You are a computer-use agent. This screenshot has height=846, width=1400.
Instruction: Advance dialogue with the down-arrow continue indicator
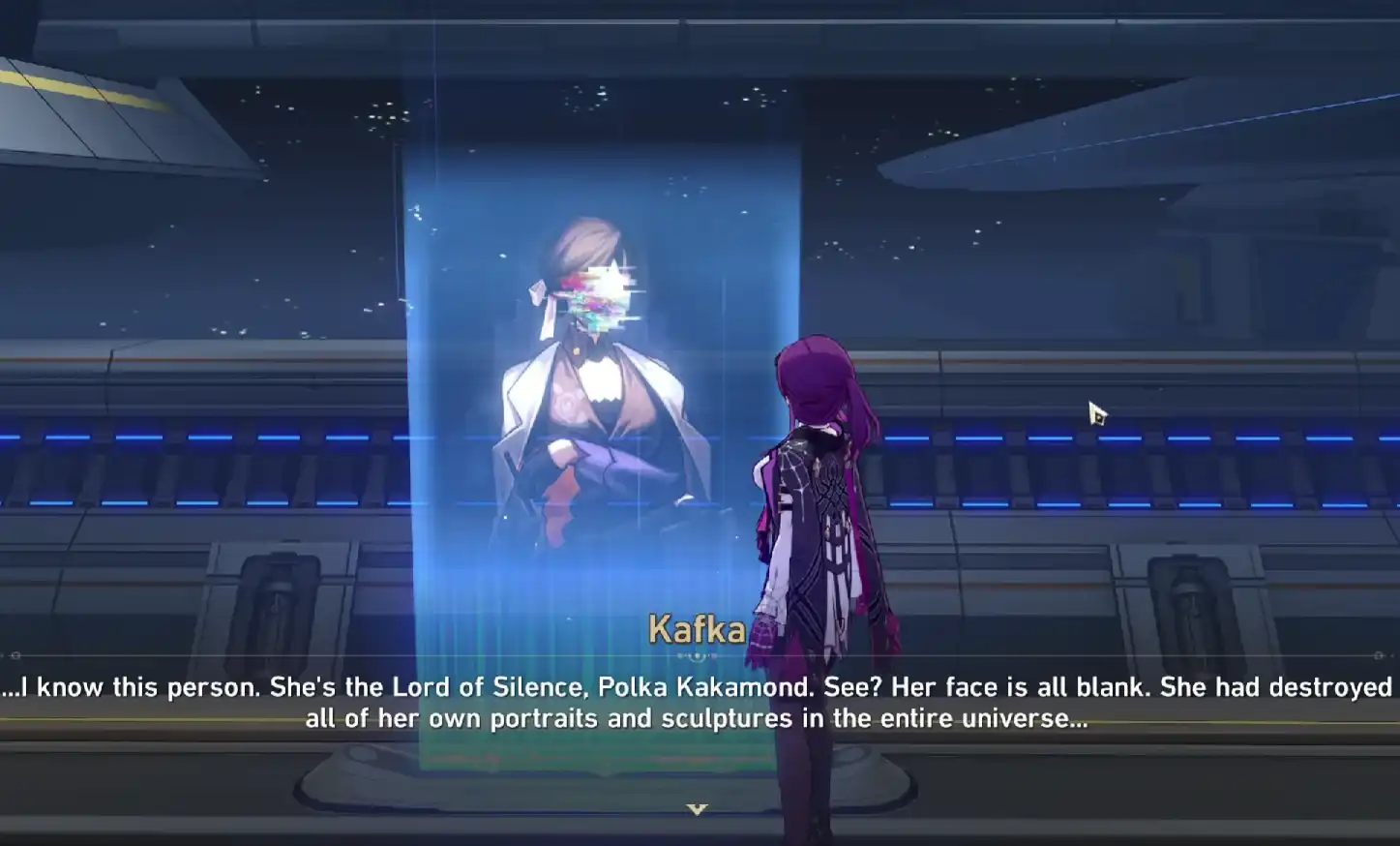pyautogui.click(x=697, y=809)
